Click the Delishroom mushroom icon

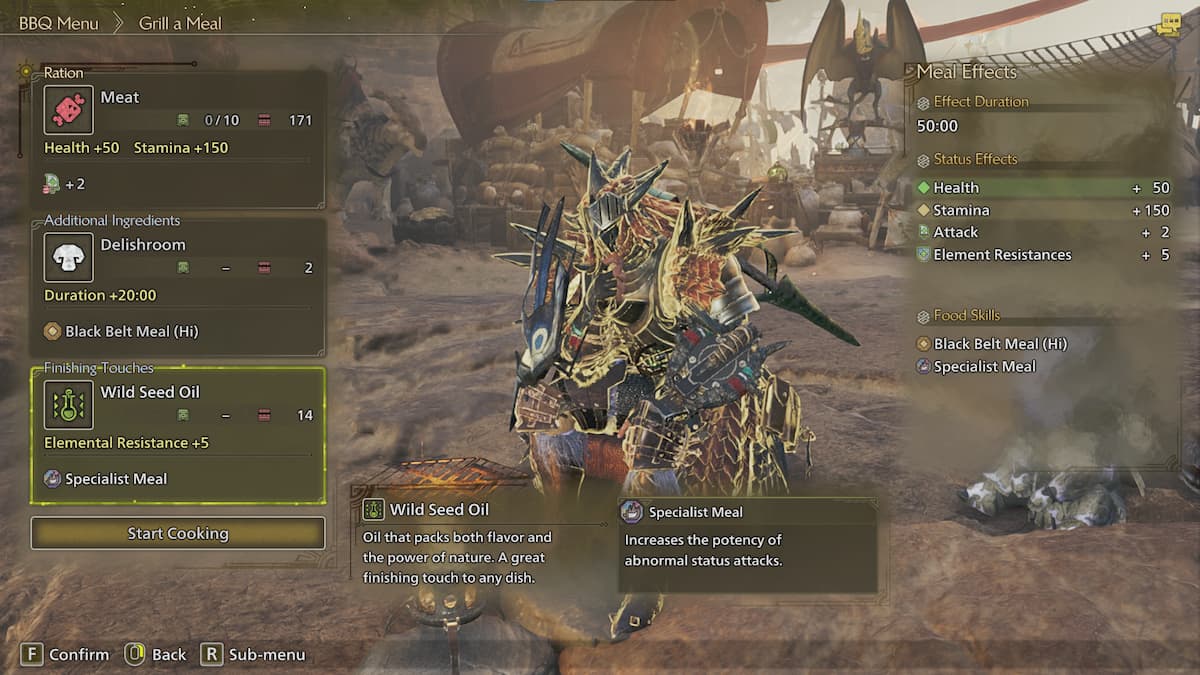point(69,257)
